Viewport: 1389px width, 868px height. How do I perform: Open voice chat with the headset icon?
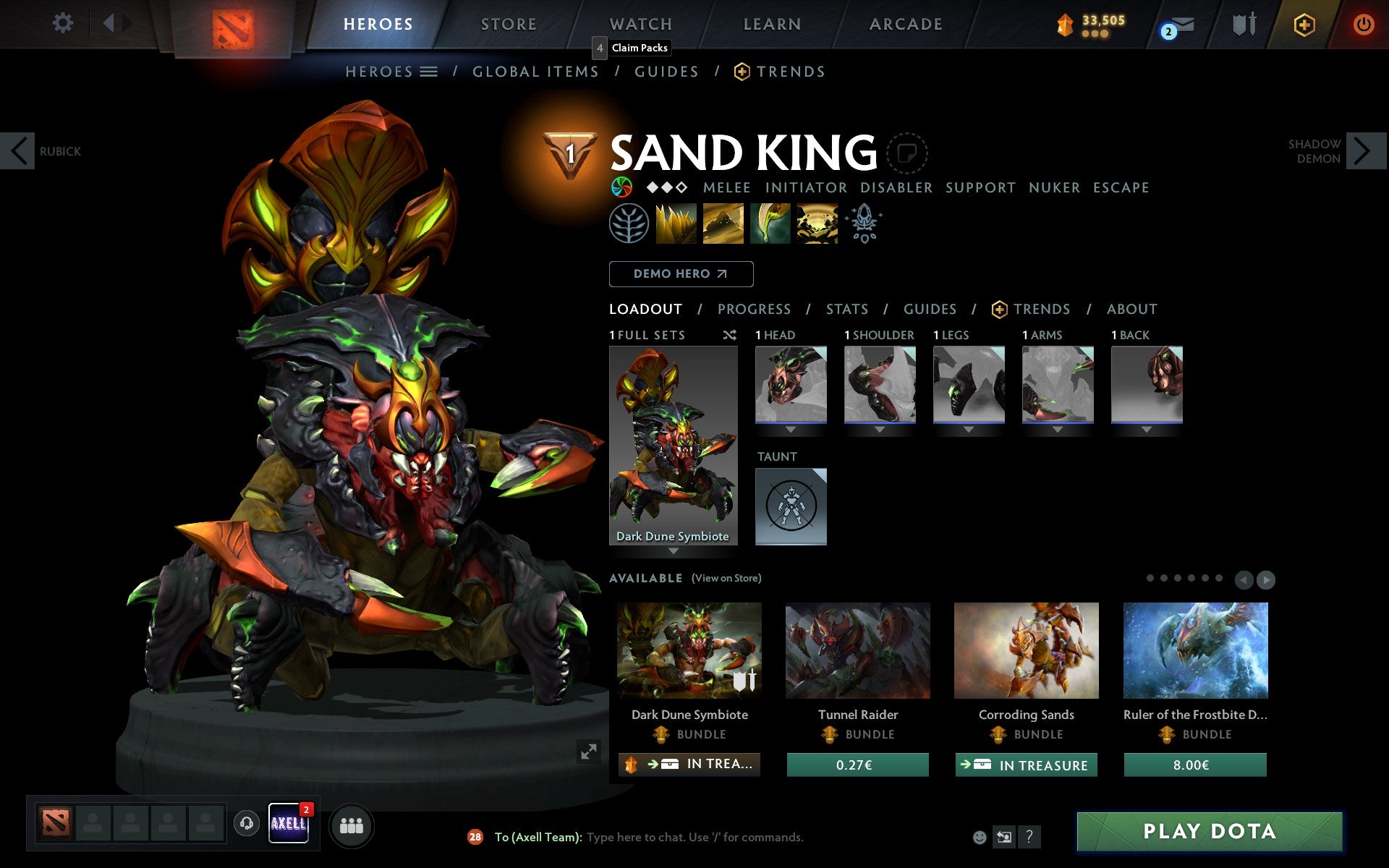coord(247,822)
